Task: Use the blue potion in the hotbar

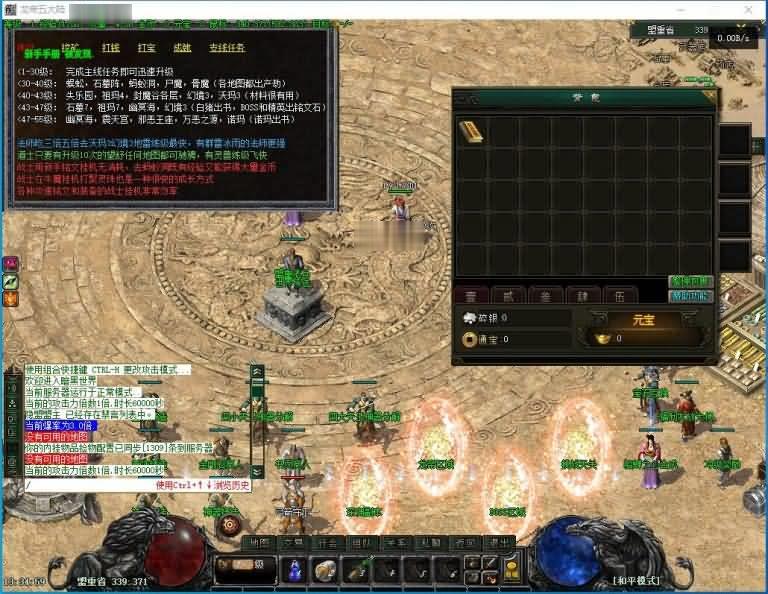Action: tap(296, 570)
